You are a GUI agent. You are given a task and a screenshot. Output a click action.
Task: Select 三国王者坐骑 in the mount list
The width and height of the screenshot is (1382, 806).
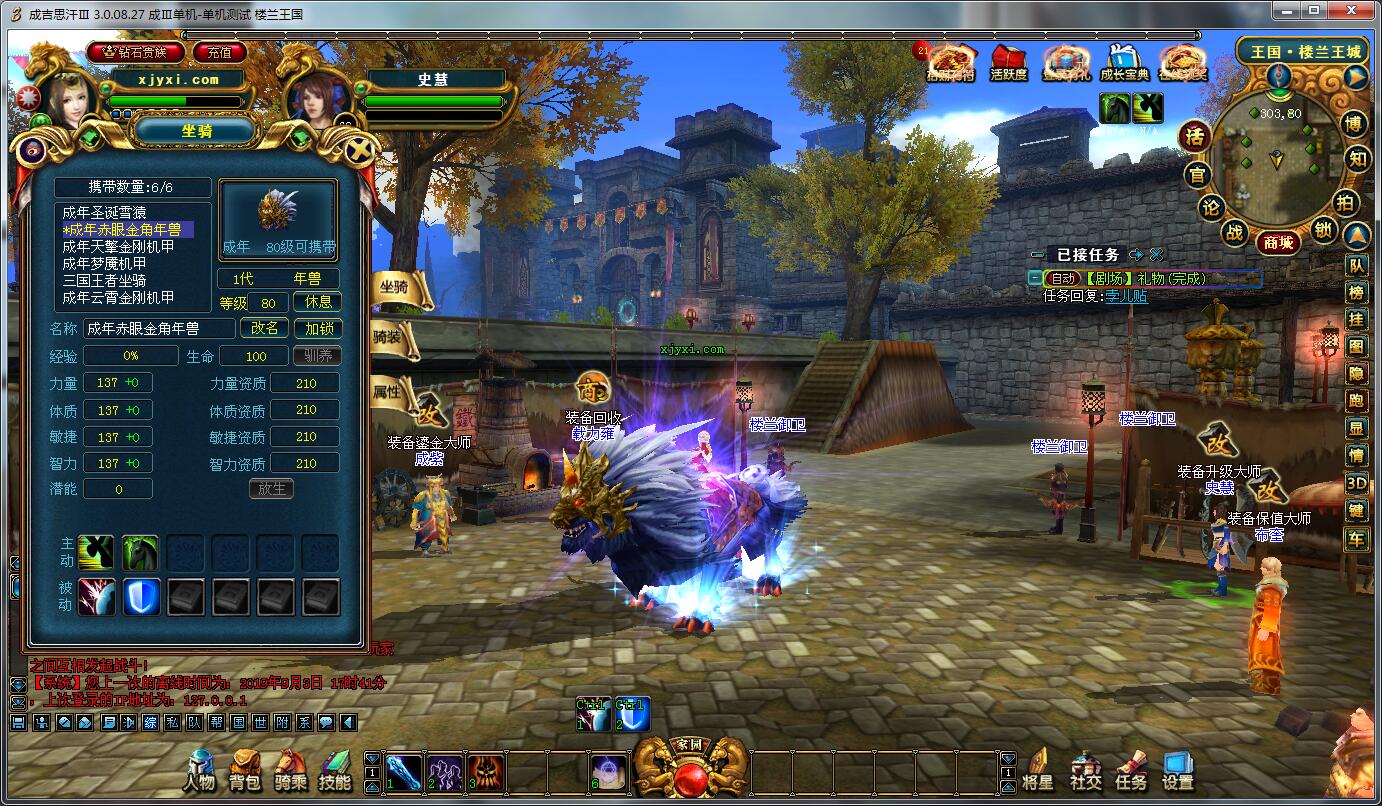pos(104,280)
